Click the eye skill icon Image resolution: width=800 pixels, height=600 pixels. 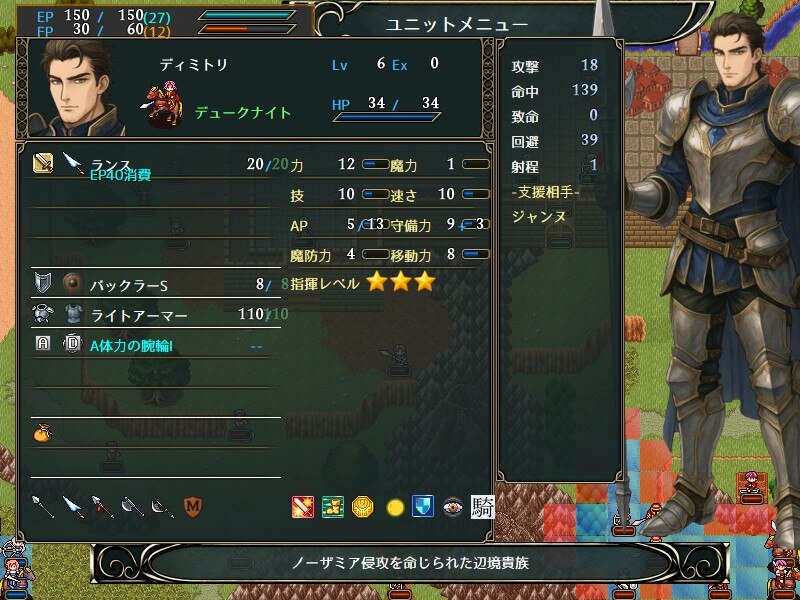(453, 507)
